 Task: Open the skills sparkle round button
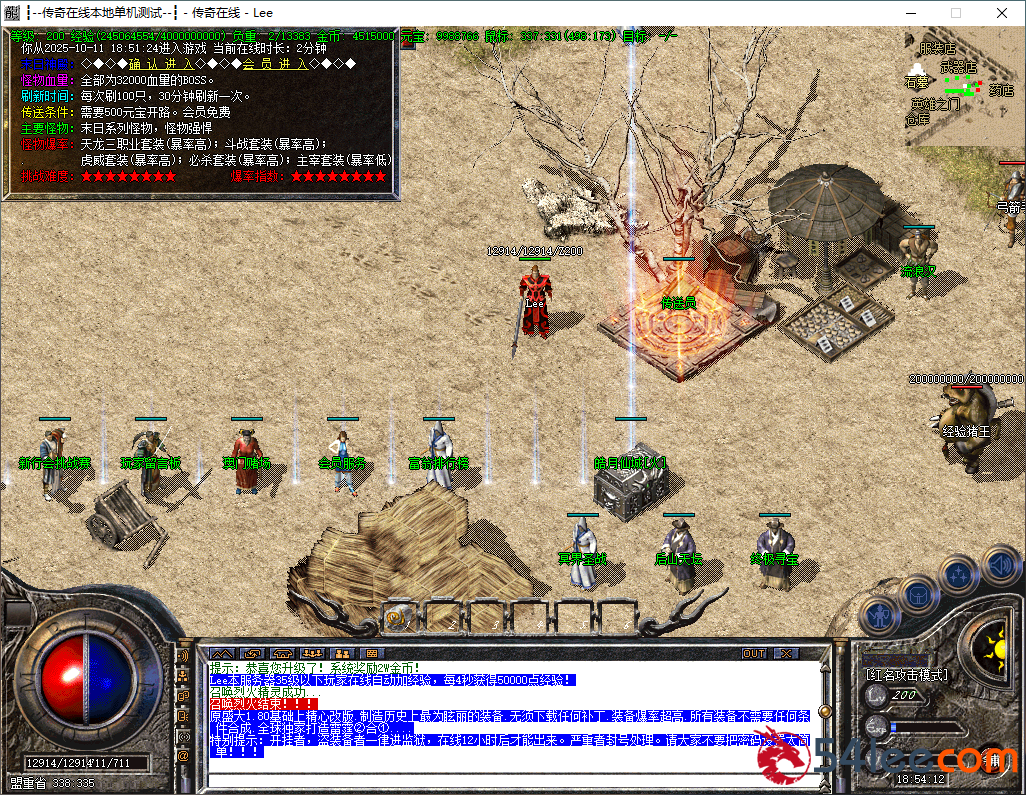coord(959,575)
